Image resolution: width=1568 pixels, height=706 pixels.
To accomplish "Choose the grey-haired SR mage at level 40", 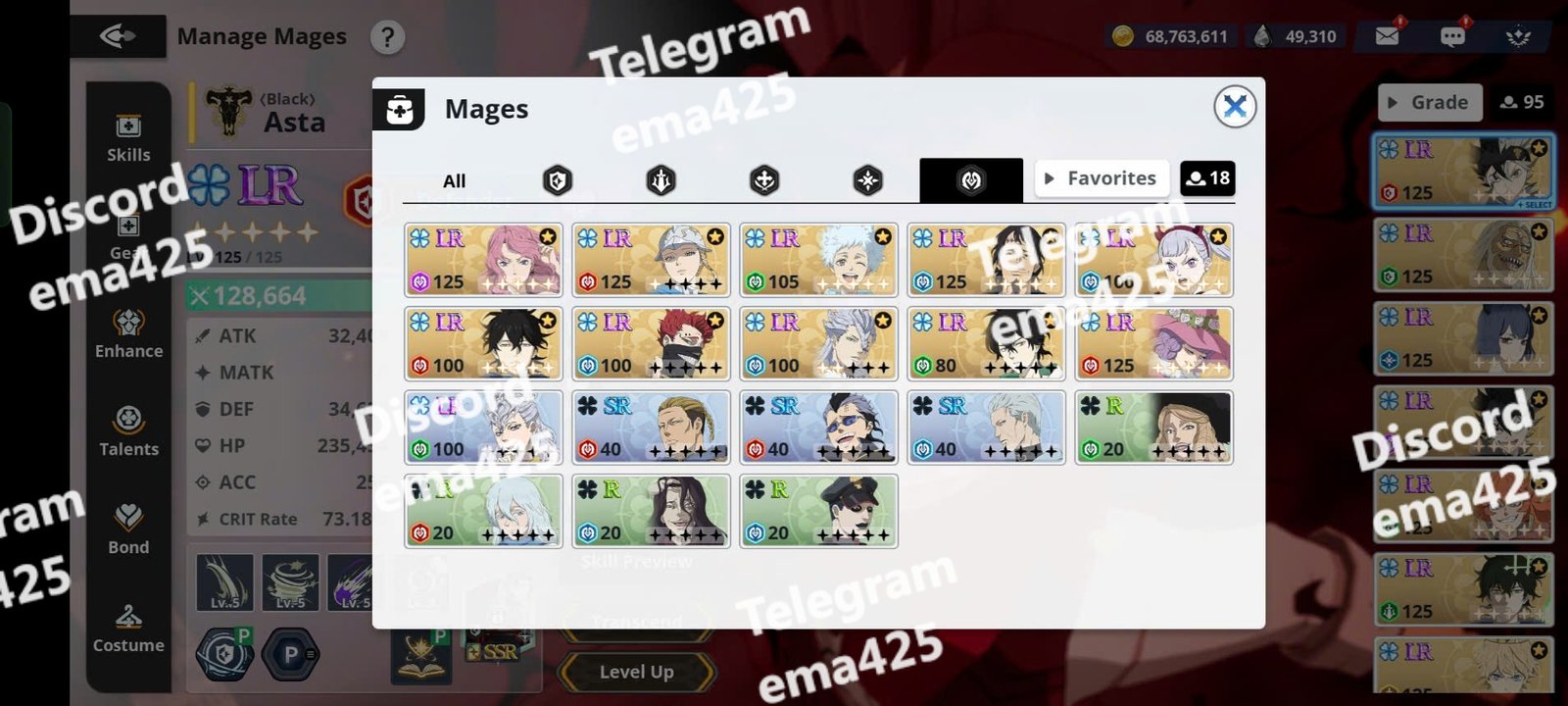I will (987, 428).
